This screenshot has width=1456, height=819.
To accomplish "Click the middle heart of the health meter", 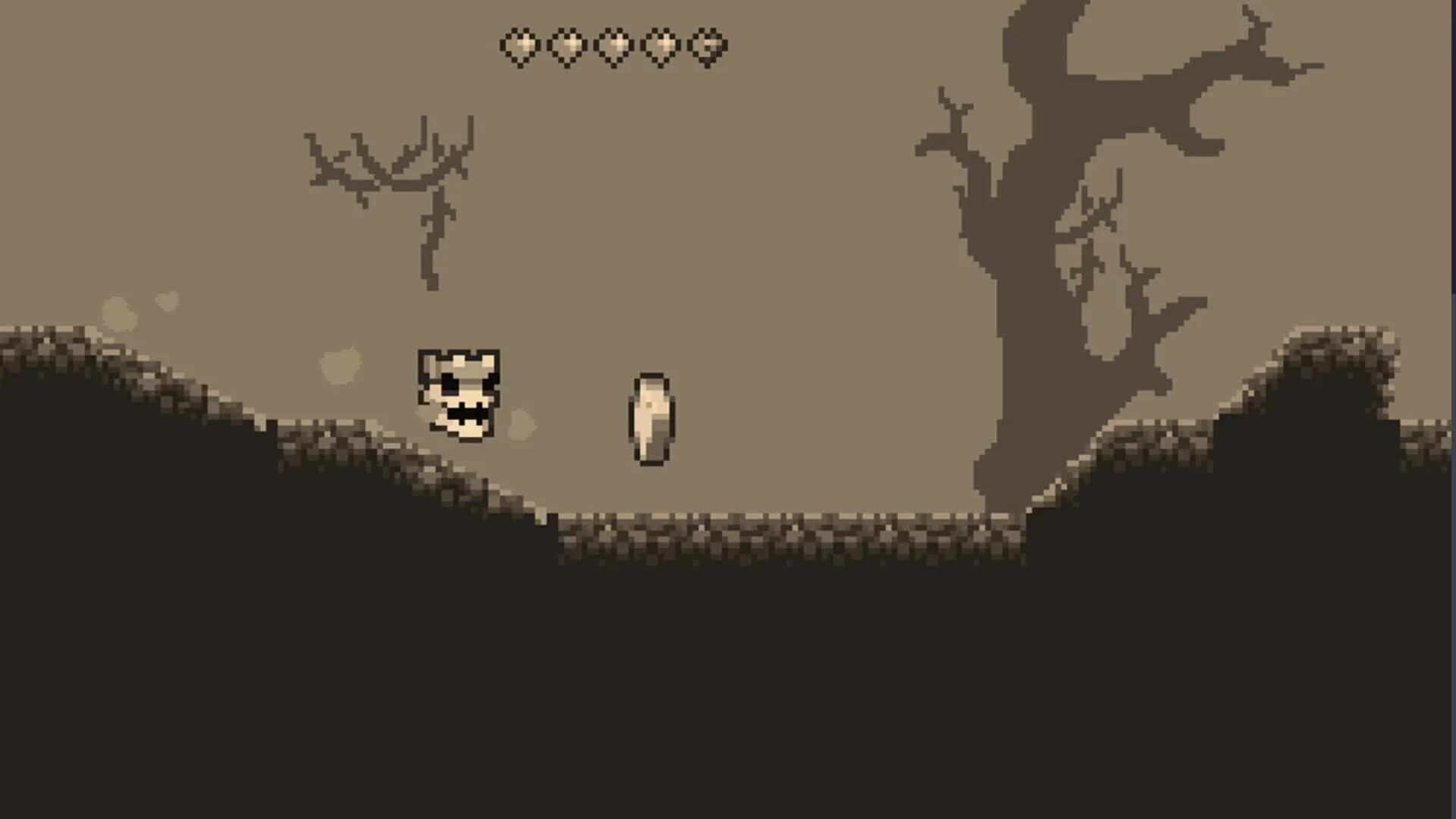I will pyautogui.click(x=614, y=47).
